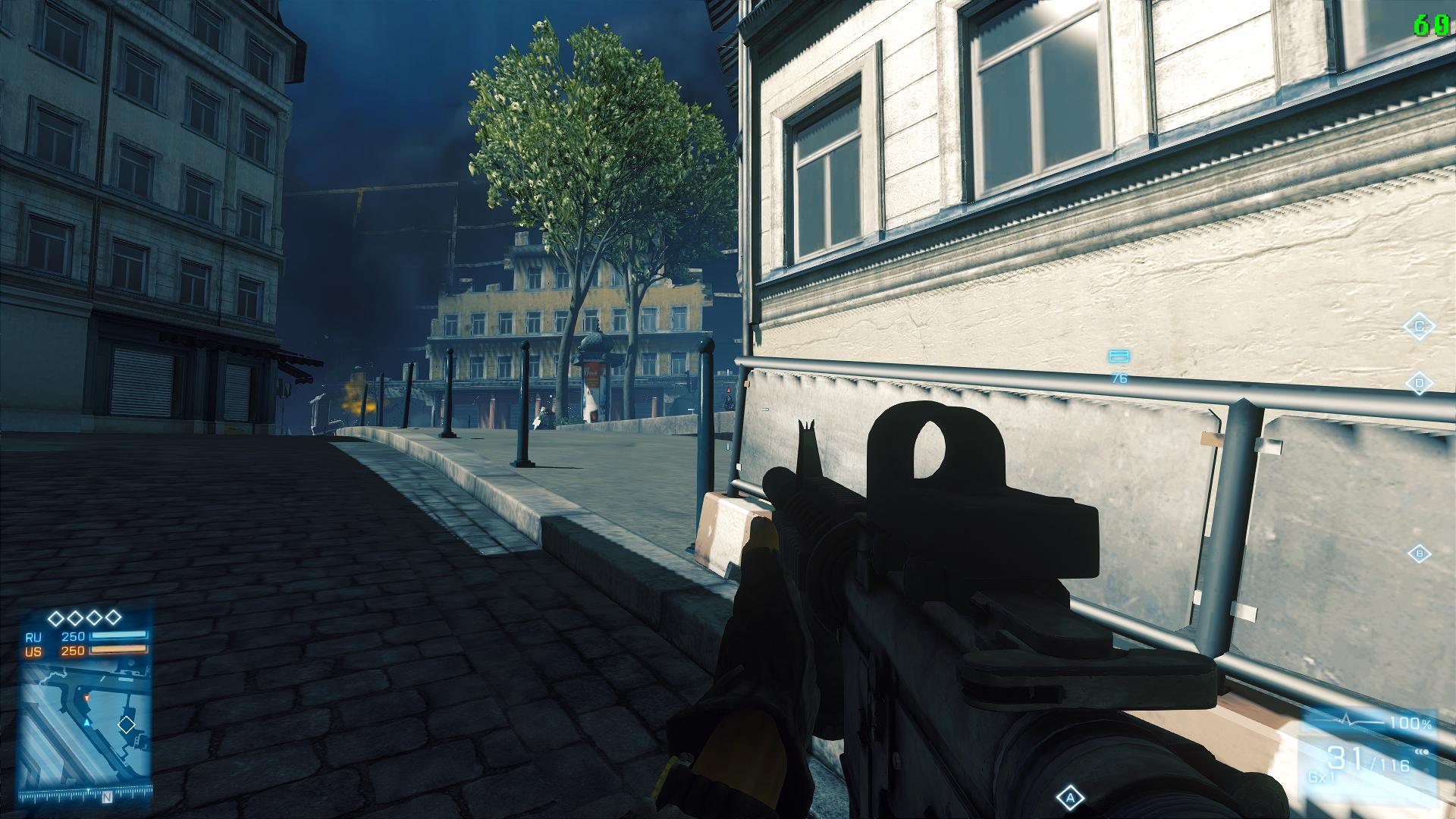Click the empty capture point diamond on minimap

click(x=127, y=724)
